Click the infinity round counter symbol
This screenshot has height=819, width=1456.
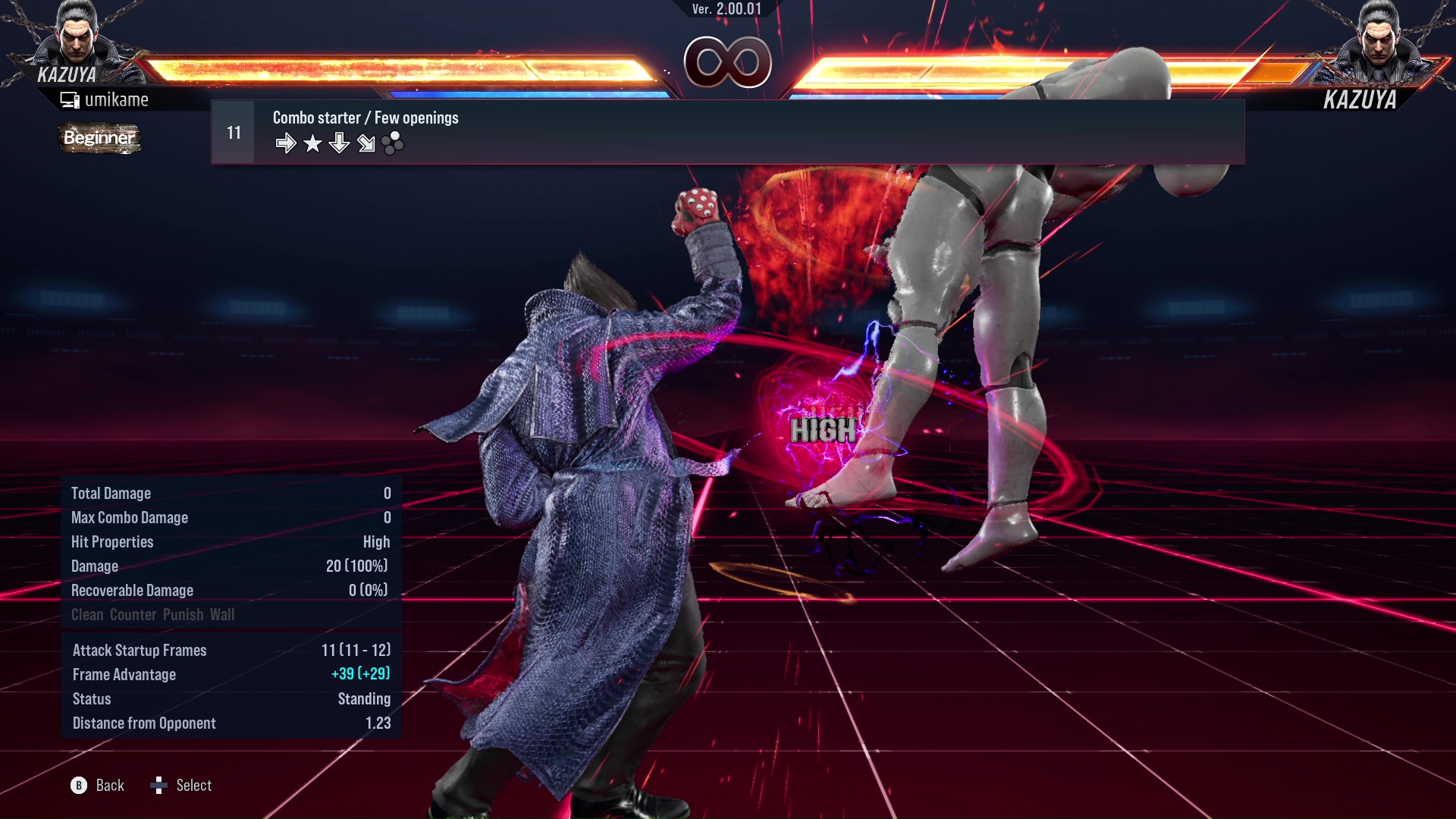click(730, 62)
